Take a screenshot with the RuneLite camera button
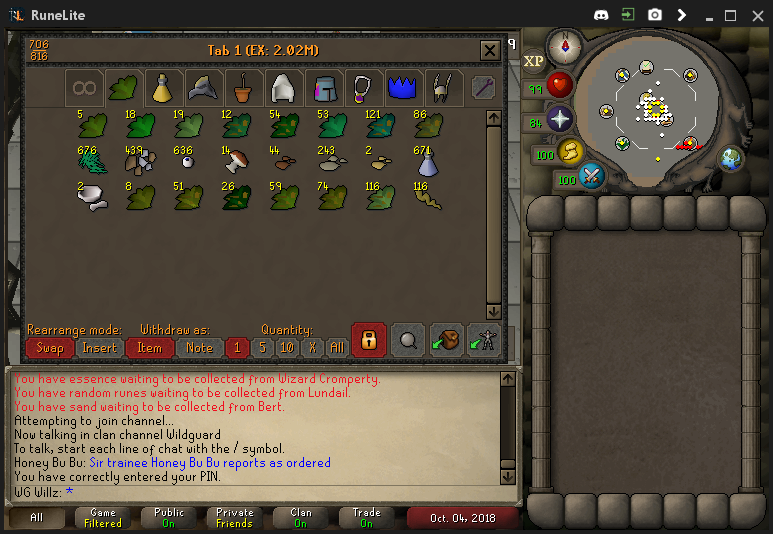The height and width of the screenshot is (534, 773). point(654,15)
